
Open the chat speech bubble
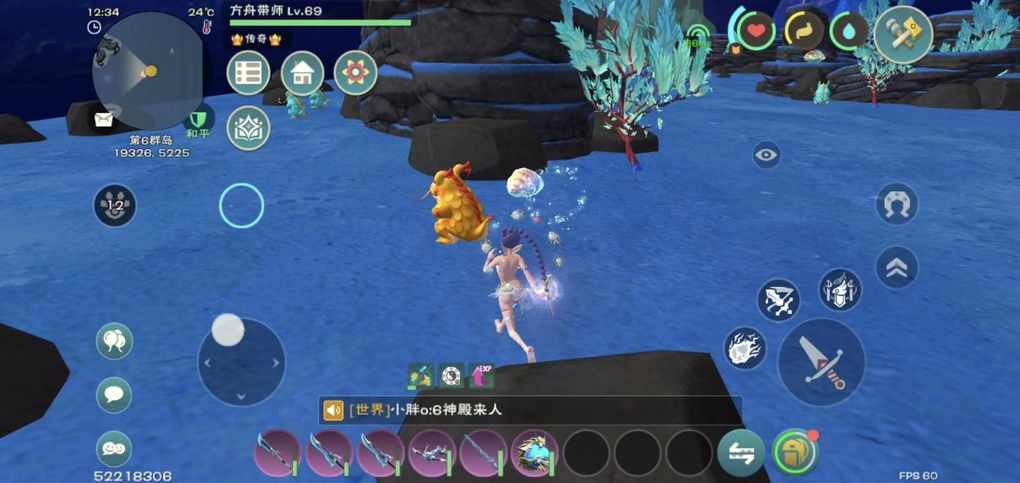114,394
